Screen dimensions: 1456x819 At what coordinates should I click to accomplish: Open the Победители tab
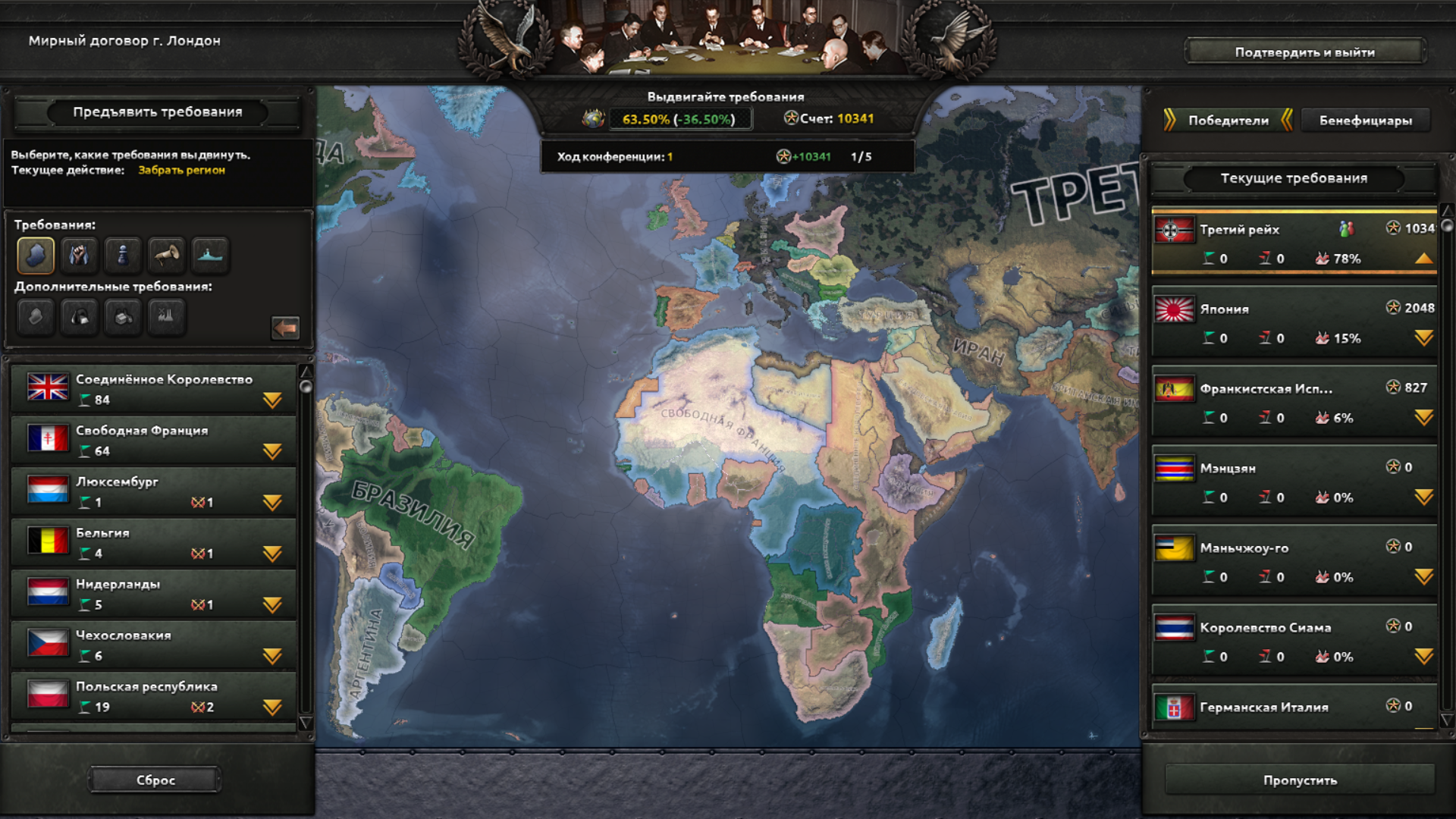[1228, 121]
